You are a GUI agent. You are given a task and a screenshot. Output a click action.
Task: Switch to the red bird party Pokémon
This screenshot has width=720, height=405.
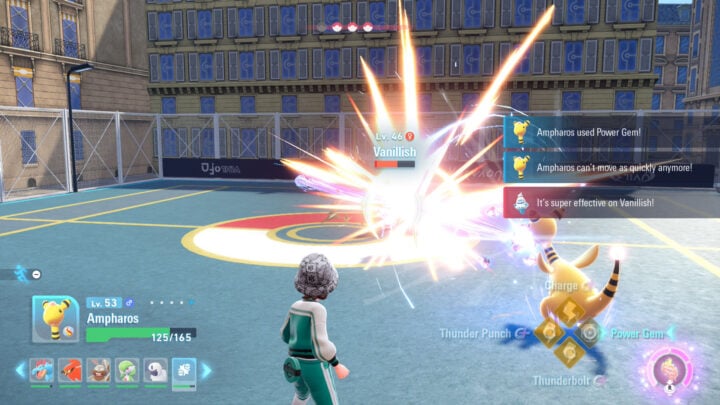(x=70, y=371)
